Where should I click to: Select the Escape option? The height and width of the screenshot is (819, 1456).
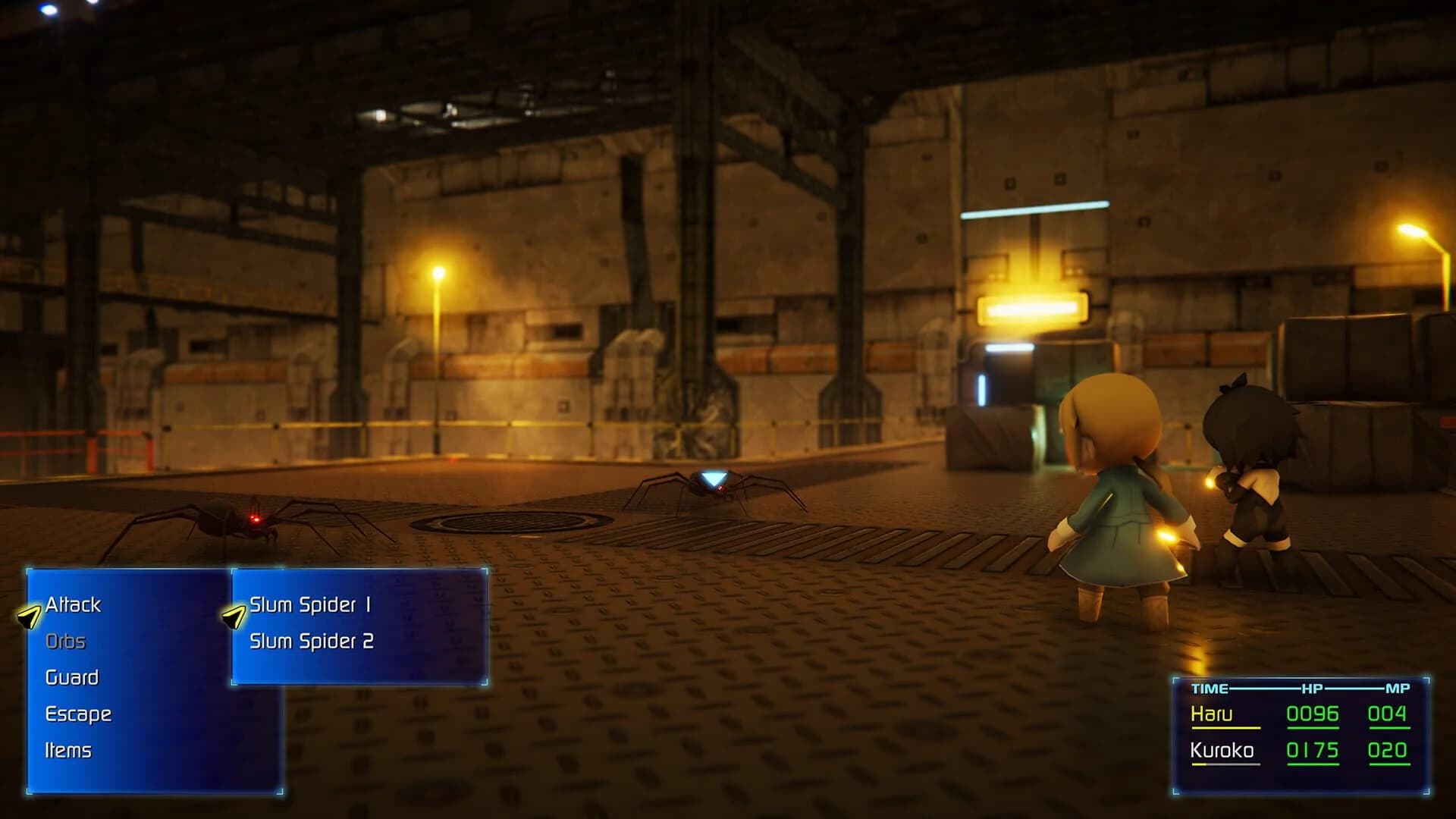click(78, 714)
